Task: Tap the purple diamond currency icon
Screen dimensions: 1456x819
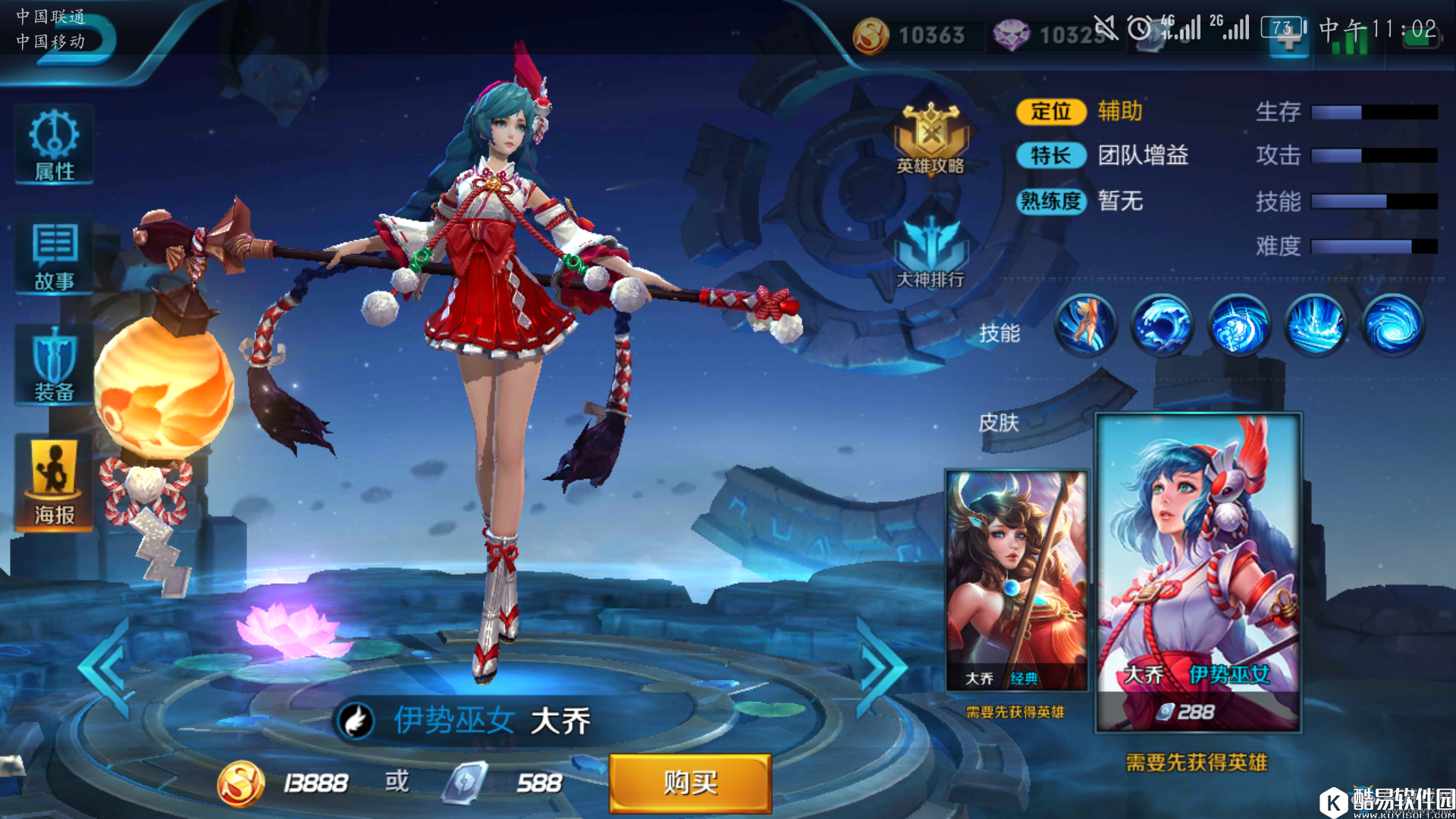Action: [x=1011, y=35]
